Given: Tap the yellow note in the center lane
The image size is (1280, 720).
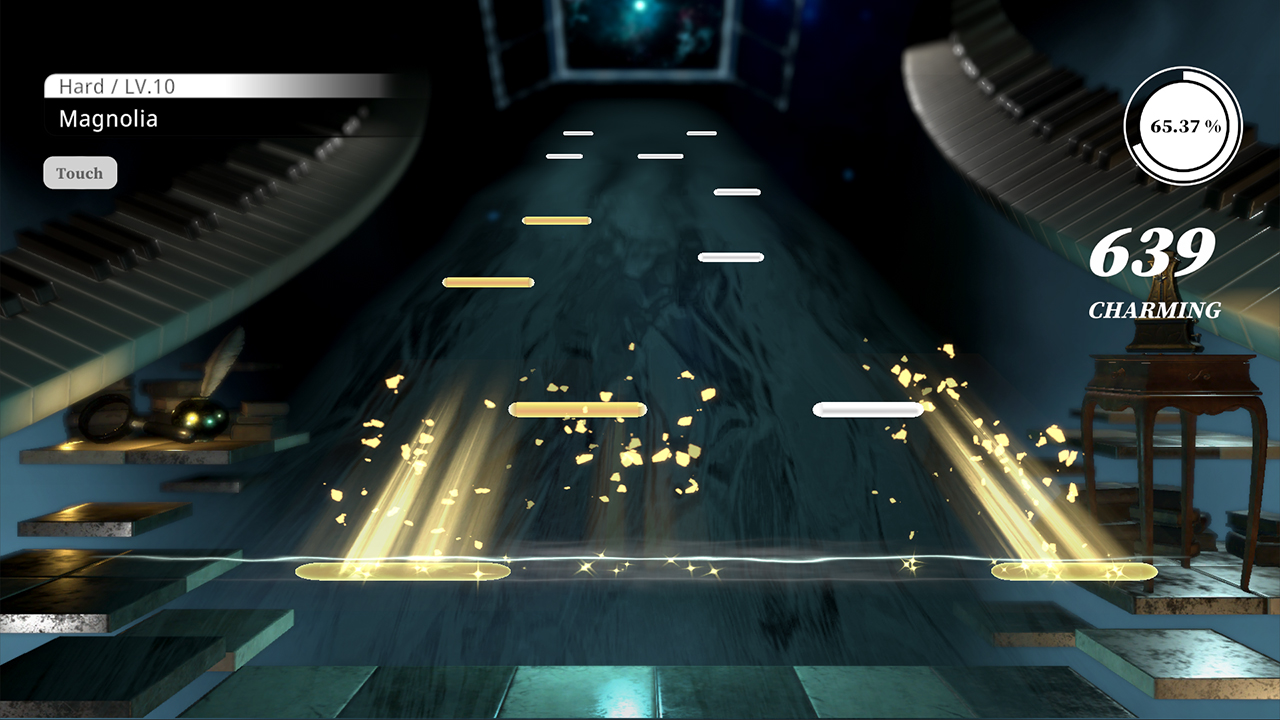Looking at the screenshot, I should pyautogui.click(x=578, y=408).
